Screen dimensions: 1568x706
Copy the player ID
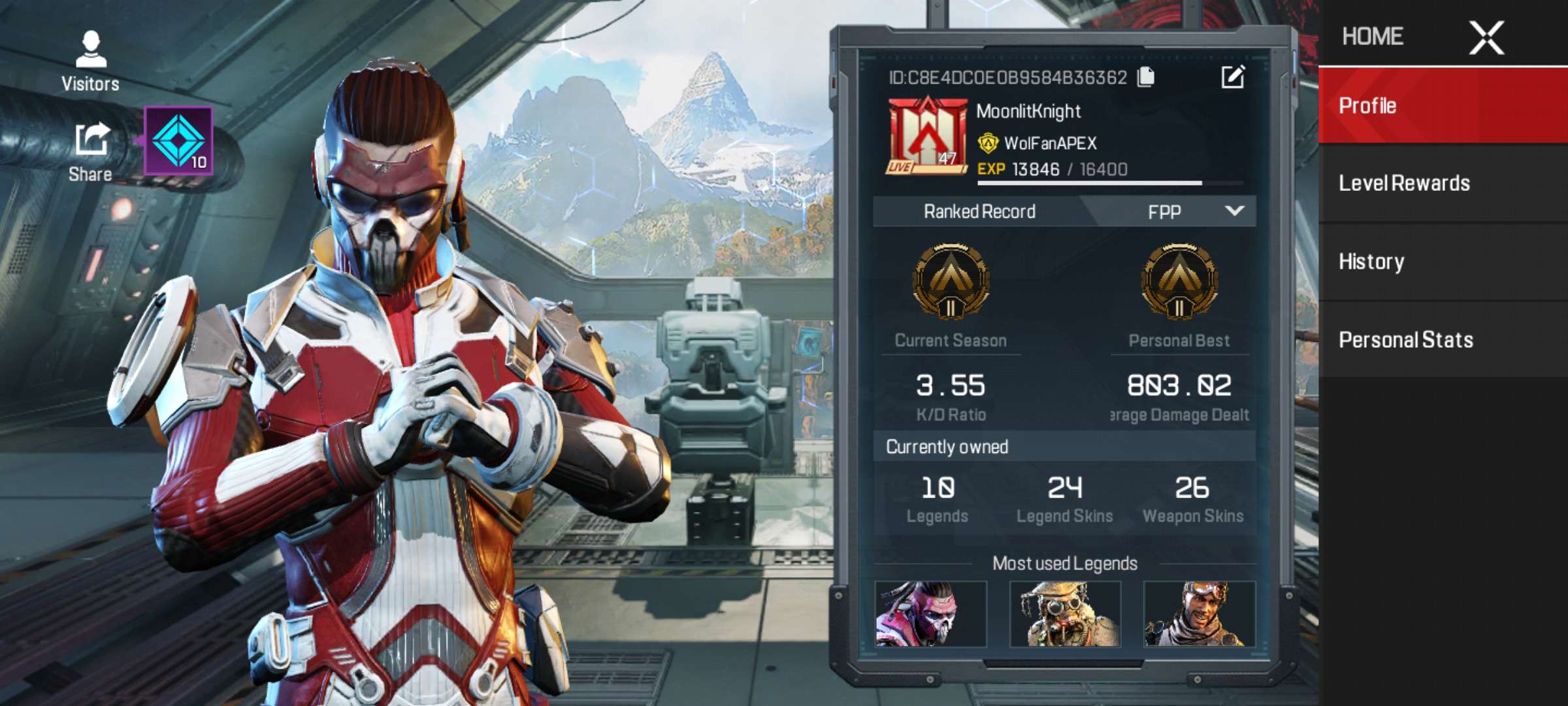[1146, 77]
